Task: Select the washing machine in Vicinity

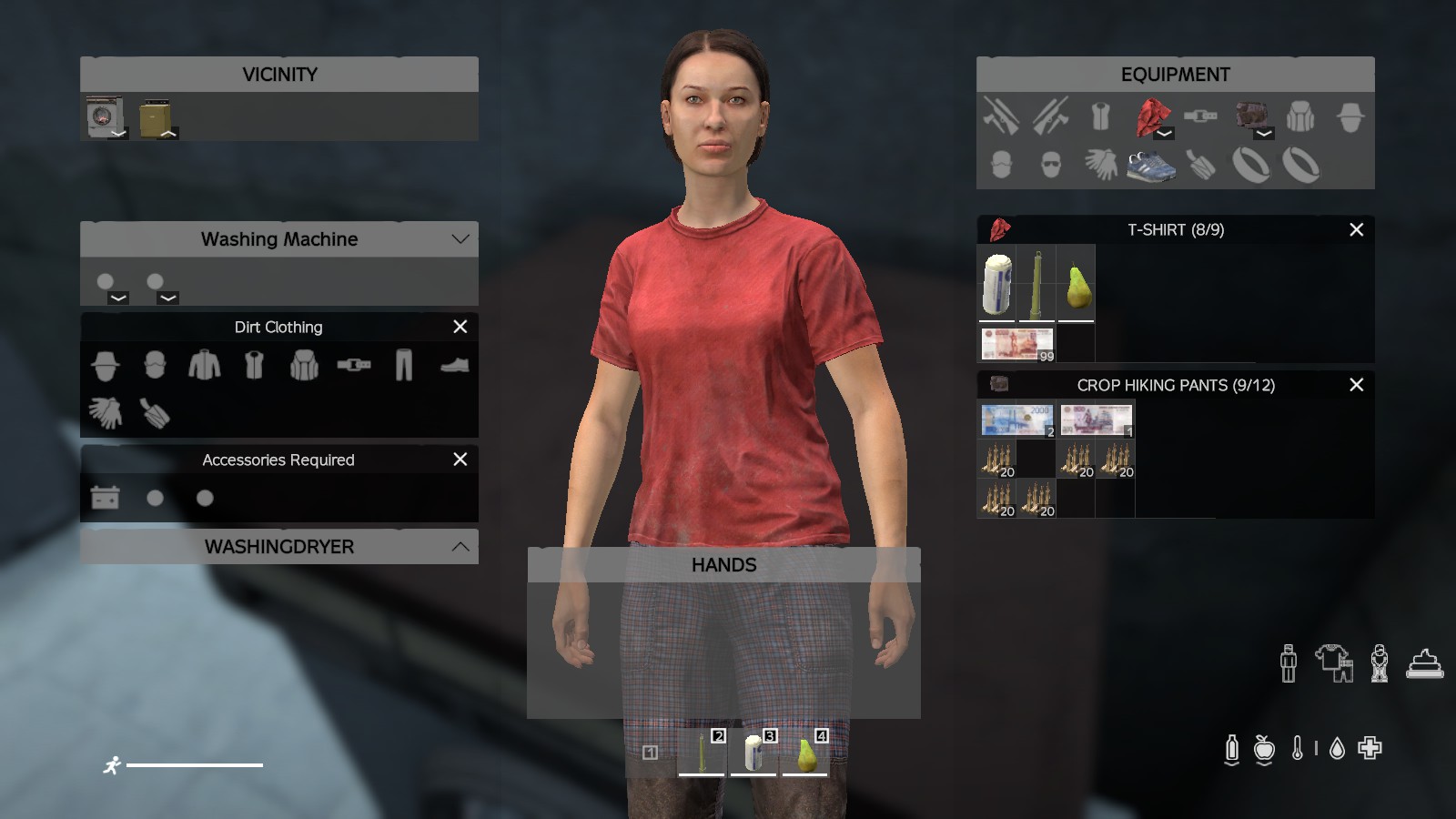Action: click(x=105, y=116)
